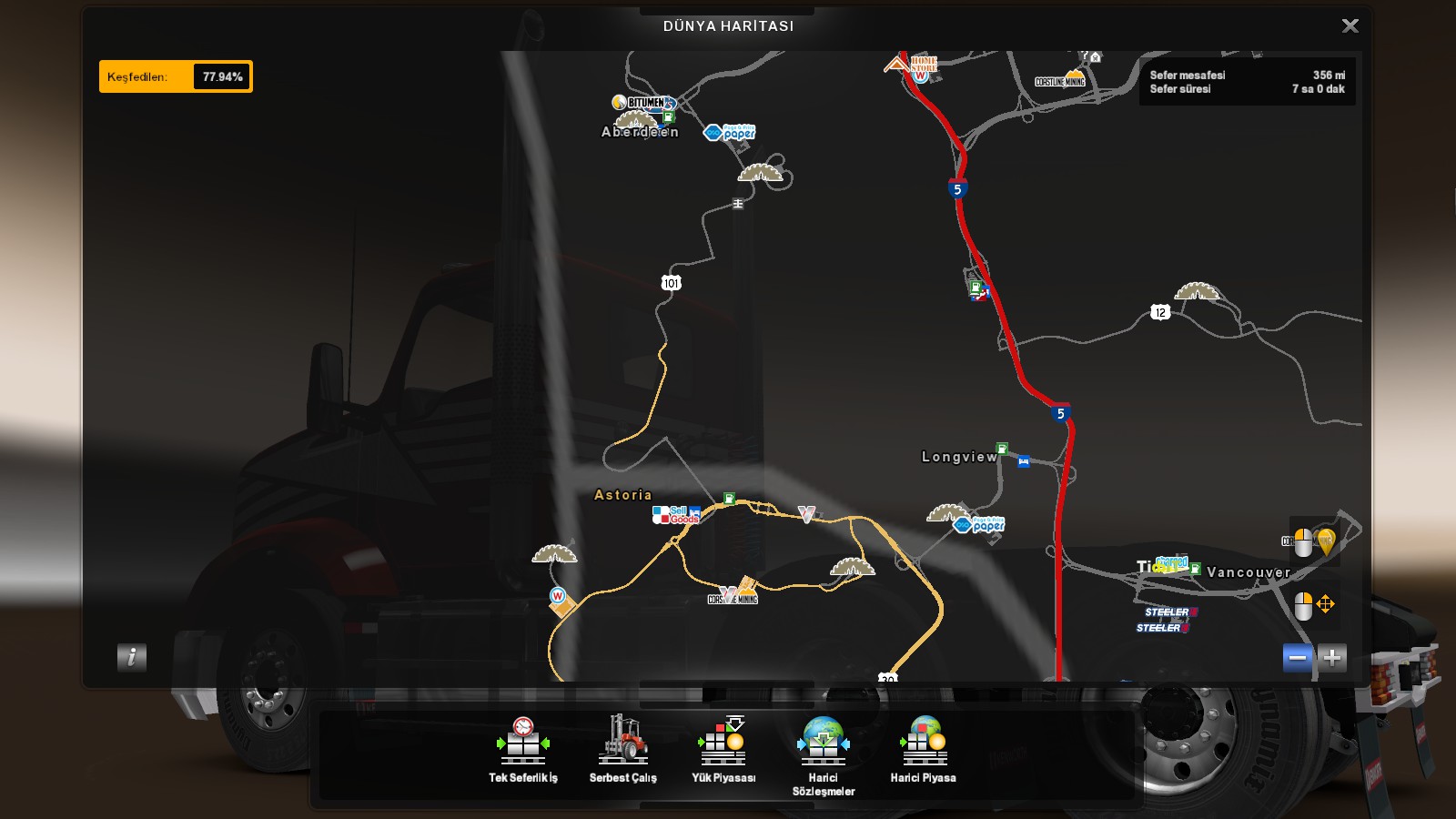Click the Home Store company marker

pos(921,66)
